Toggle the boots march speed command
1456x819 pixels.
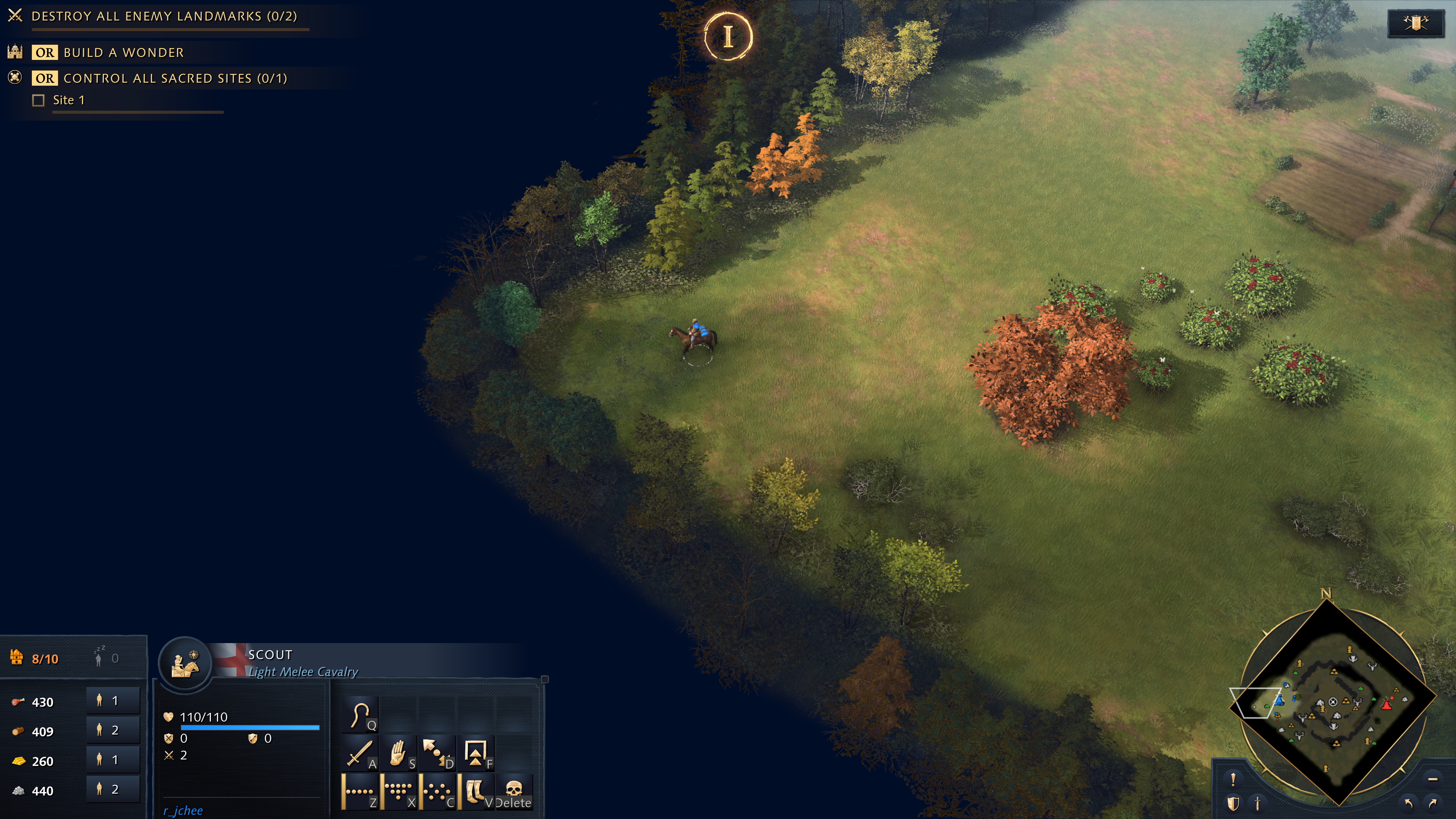tap(475, 791)
